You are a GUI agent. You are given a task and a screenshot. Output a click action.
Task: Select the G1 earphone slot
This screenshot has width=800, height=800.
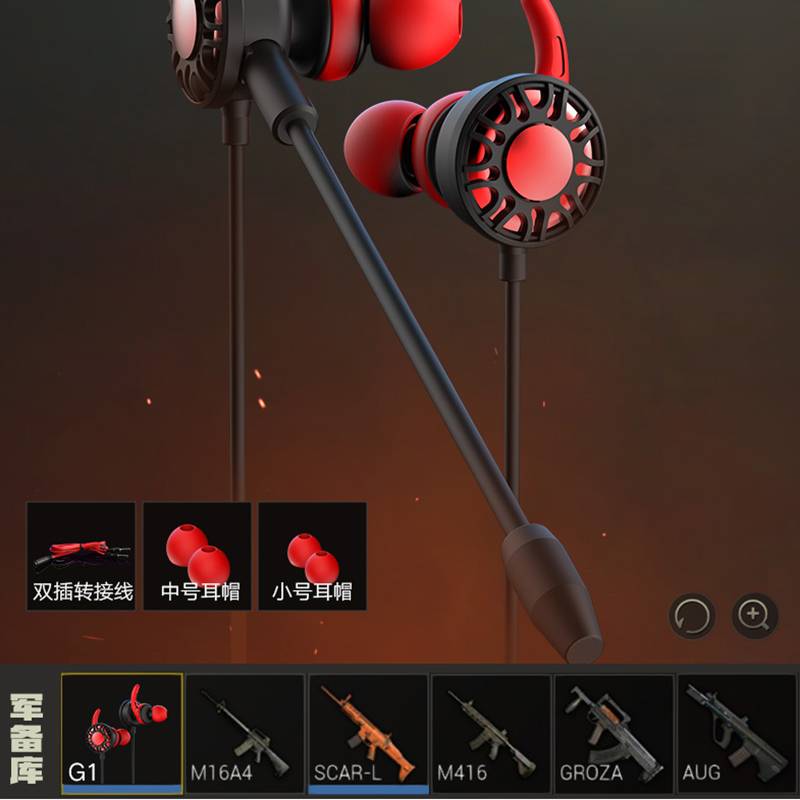[122, 733]
